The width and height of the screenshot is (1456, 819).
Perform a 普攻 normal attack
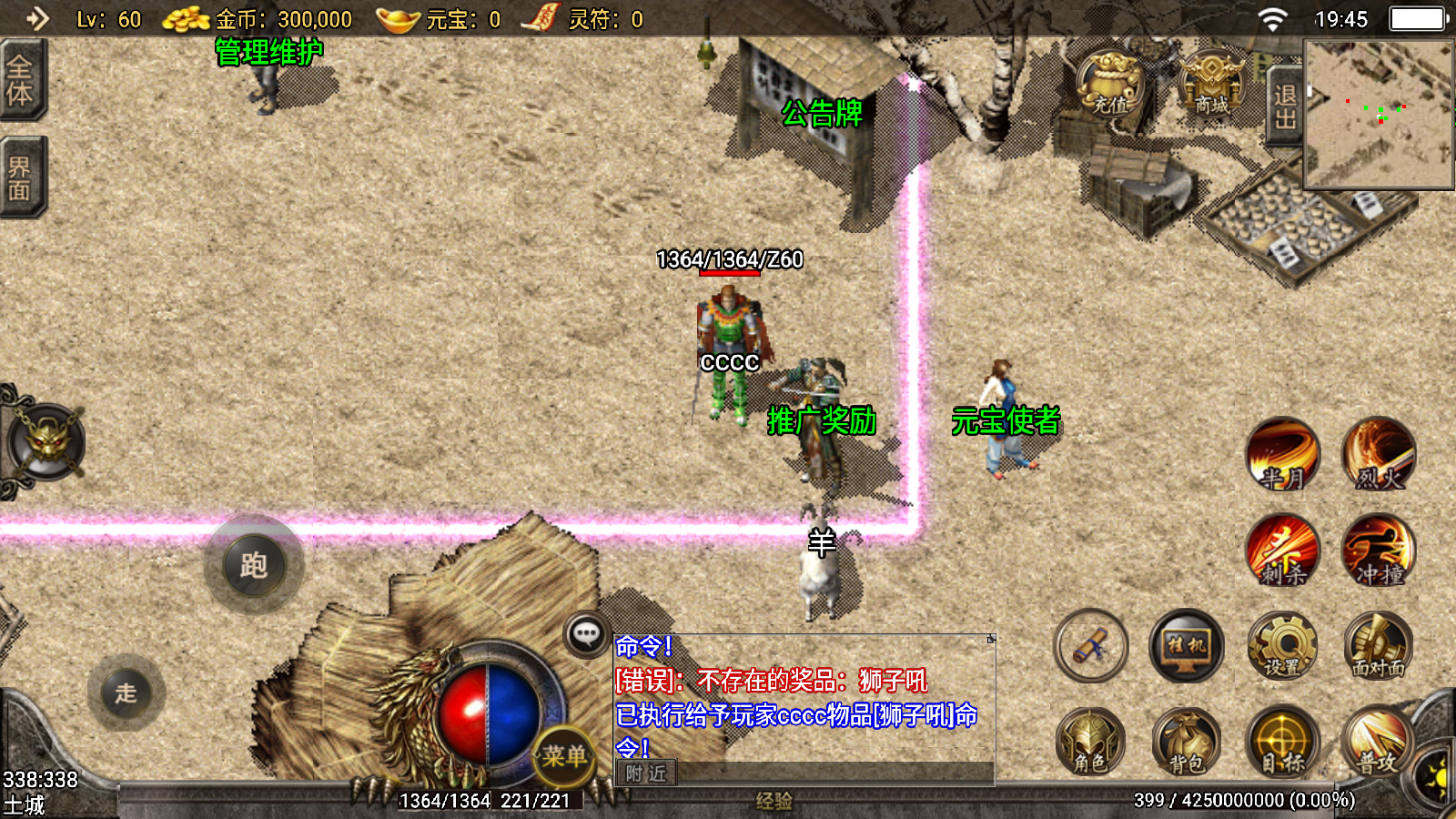tap(1379, 742)
